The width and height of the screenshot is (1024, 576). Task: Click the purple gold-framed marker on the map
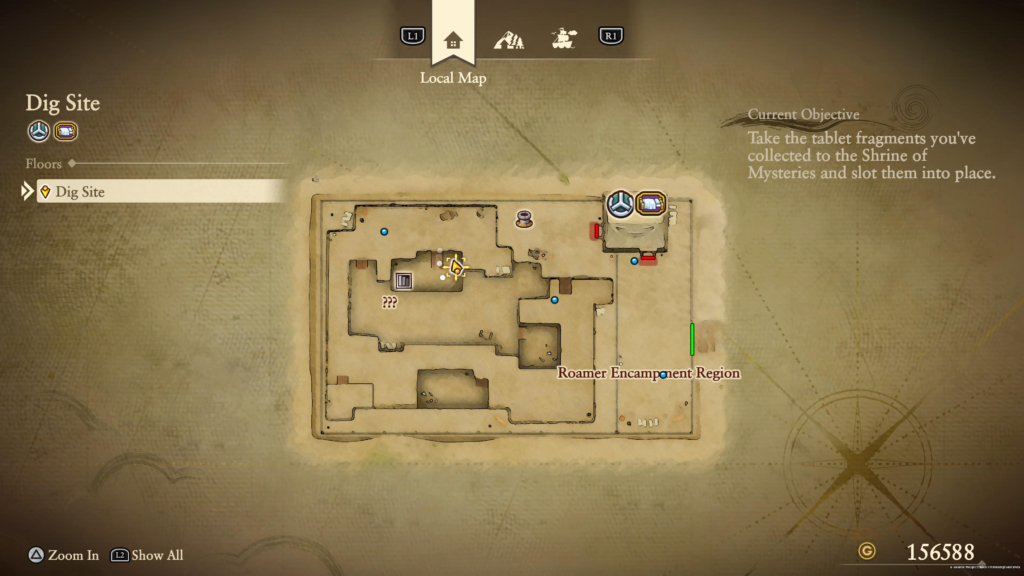(651, 204)
